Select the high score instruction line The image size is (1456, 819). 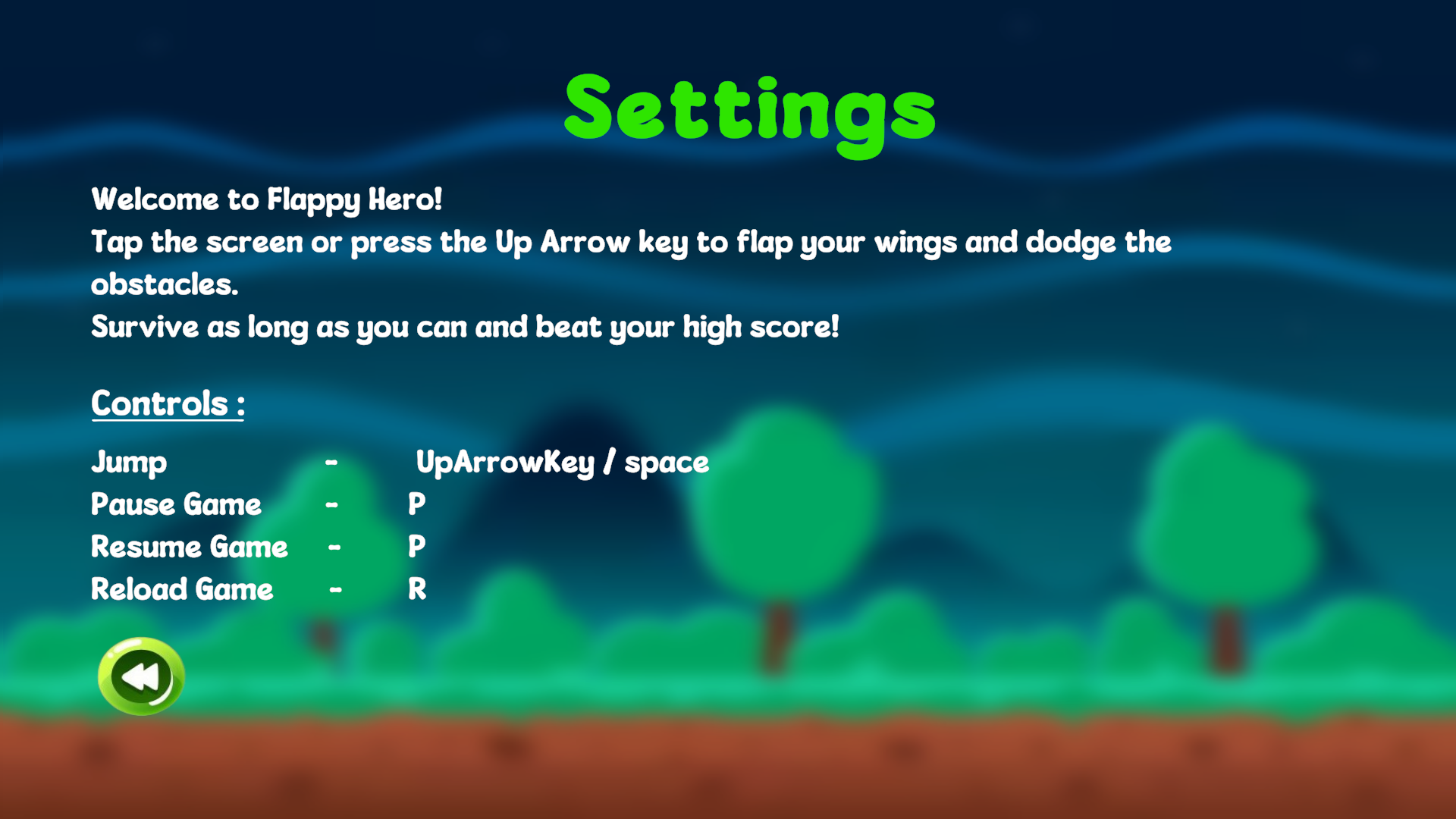click(x=465, y=327)
